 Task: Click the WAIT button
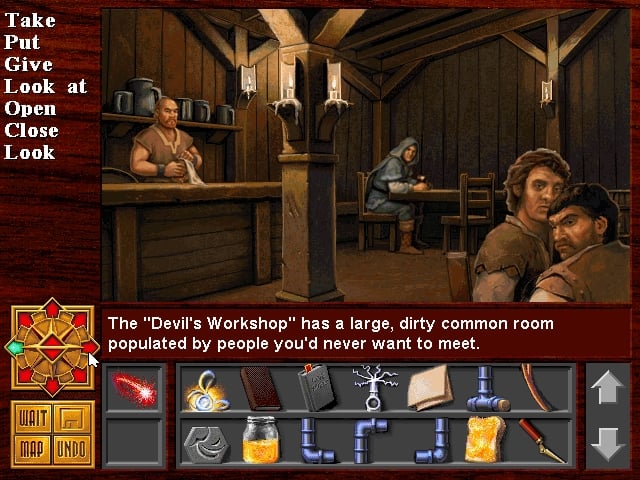click(x=31, y=416)
